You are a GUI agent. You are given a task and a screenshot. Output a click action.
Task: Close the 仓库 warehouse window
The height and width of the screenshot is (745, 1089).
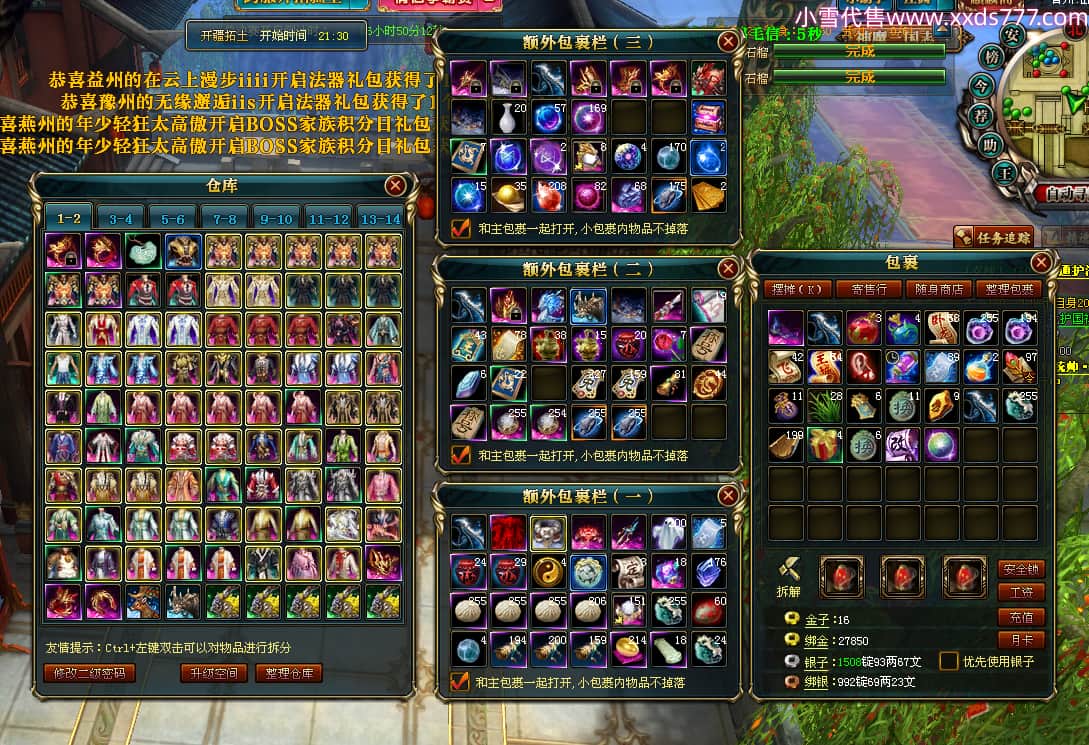(396, 185)
